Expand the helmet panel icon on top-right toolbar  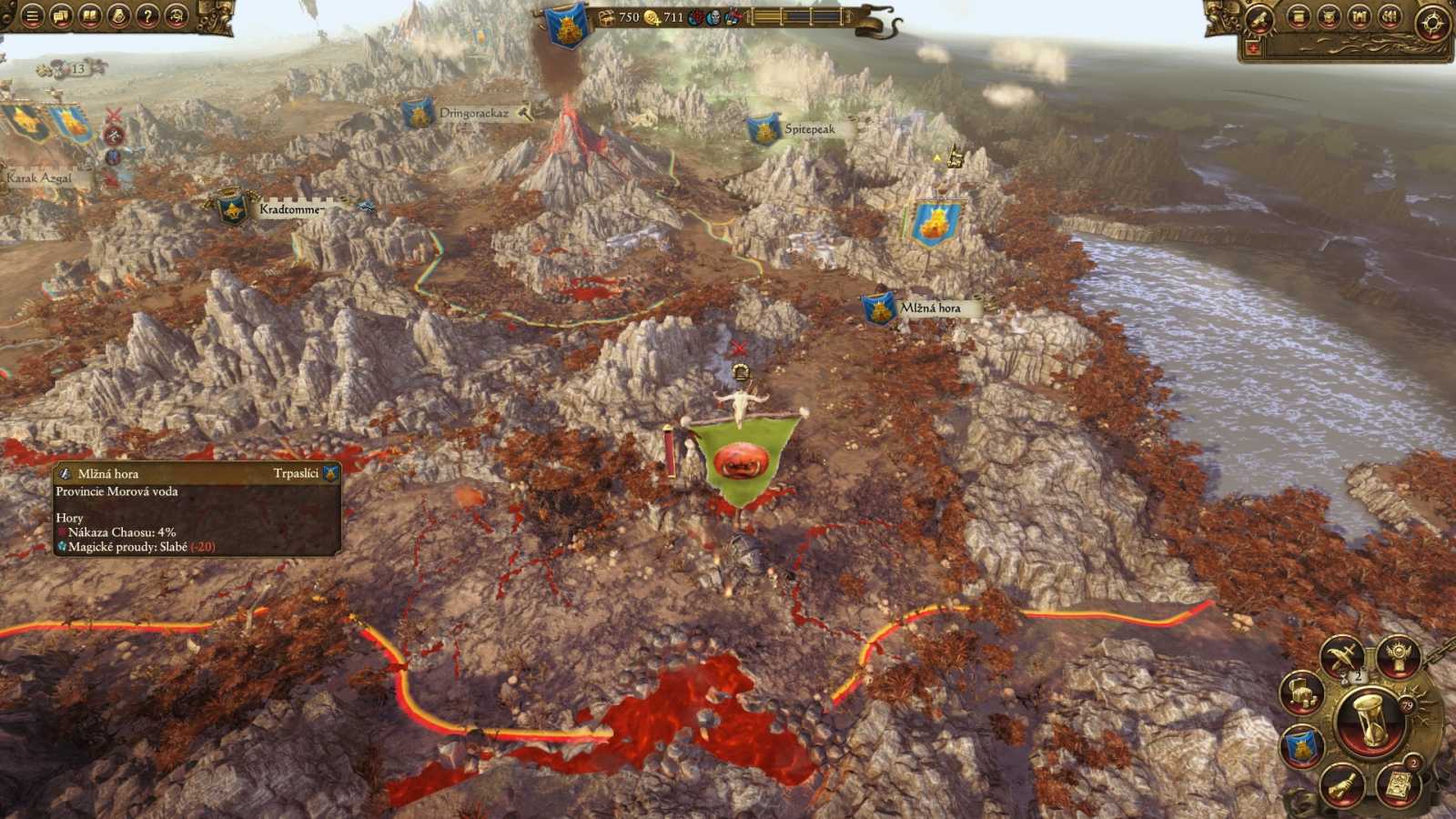click(1329, 15)
